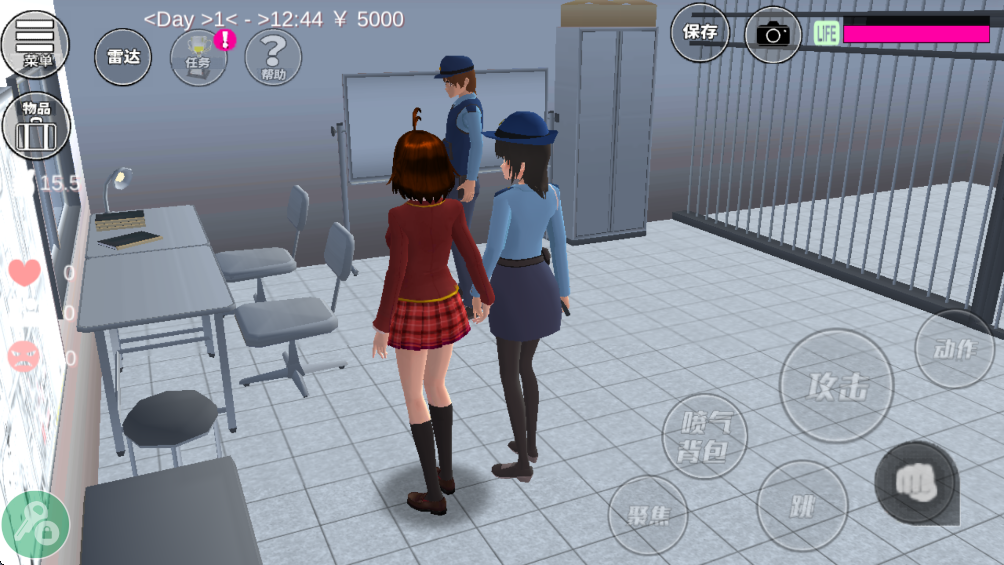Tap the 保存 save button
The width and height of the screenshot is (1004, 565).
[700, 33]
